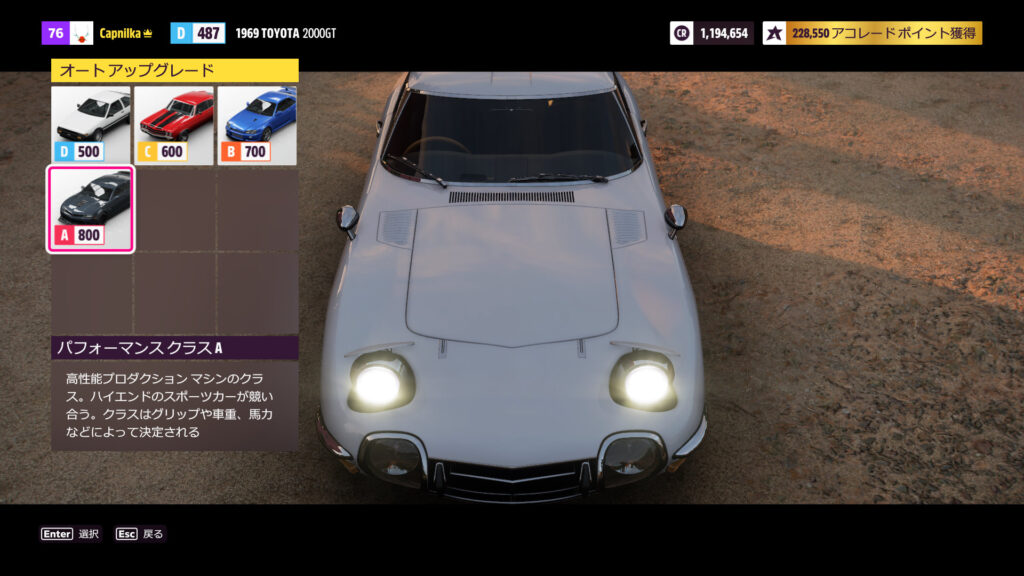Choose the C 600 red car upgrade
Screen dimensions: 1024x576
point(174,126)
